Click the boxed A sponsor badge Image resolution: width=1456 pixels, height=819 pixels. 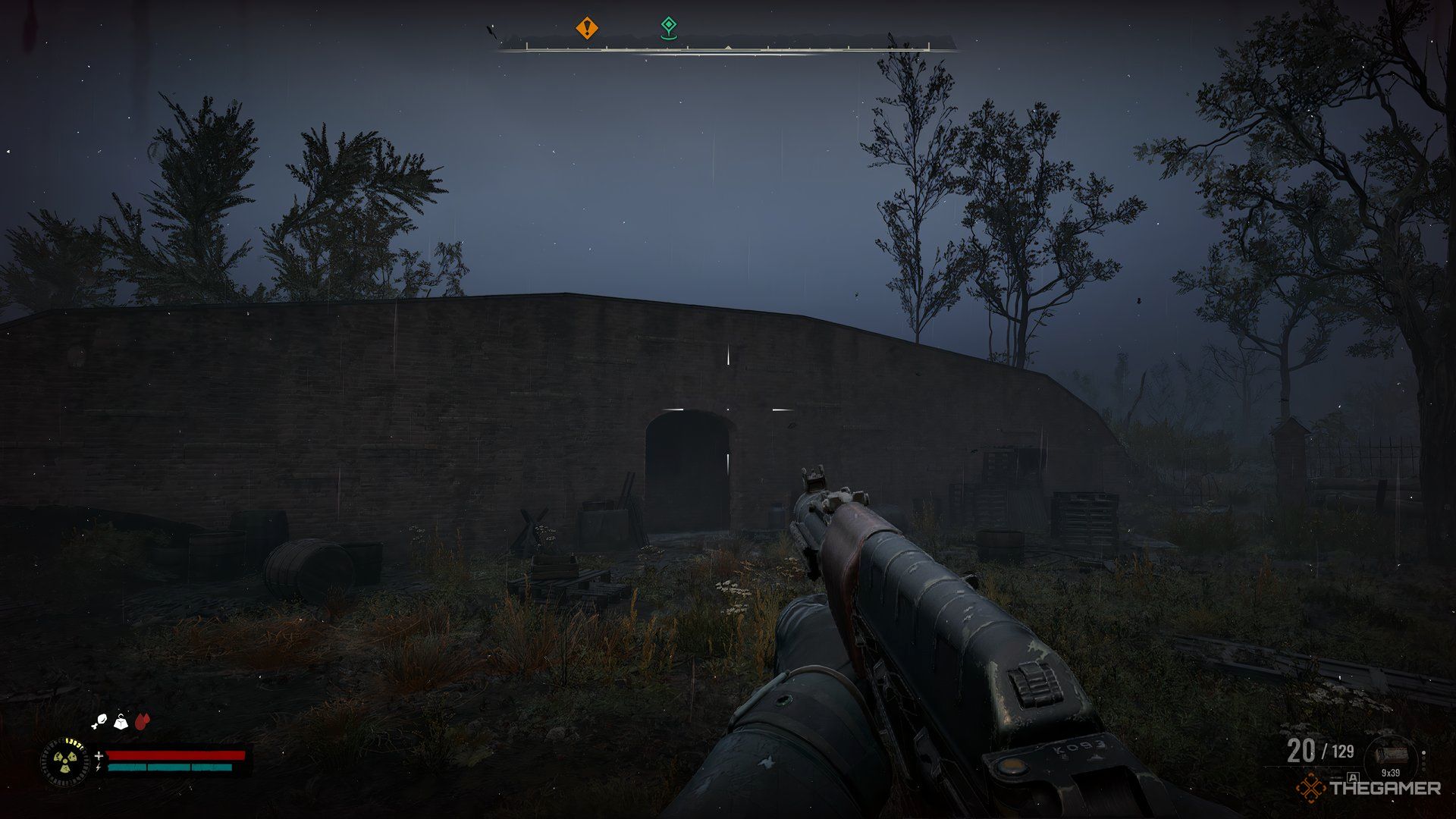click(x=1352, y=777)
